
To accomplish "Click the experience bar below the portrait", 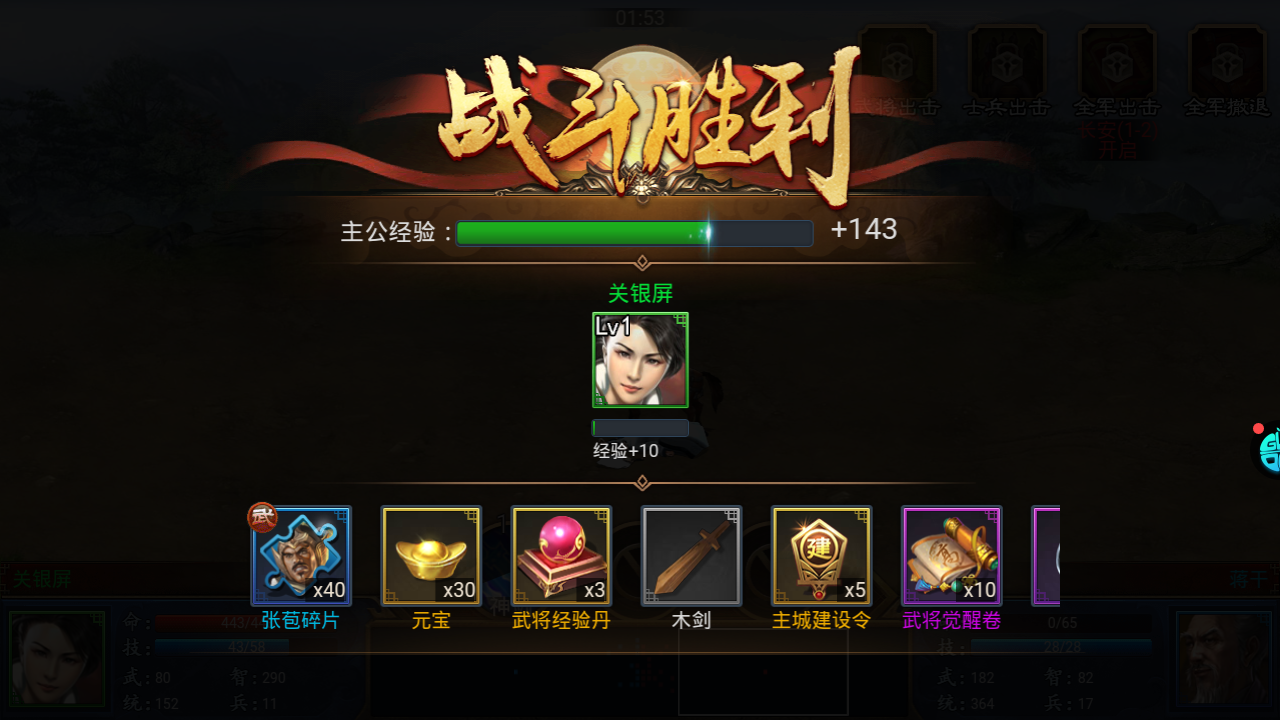I will pyautogui.click(x=640, y=427).
